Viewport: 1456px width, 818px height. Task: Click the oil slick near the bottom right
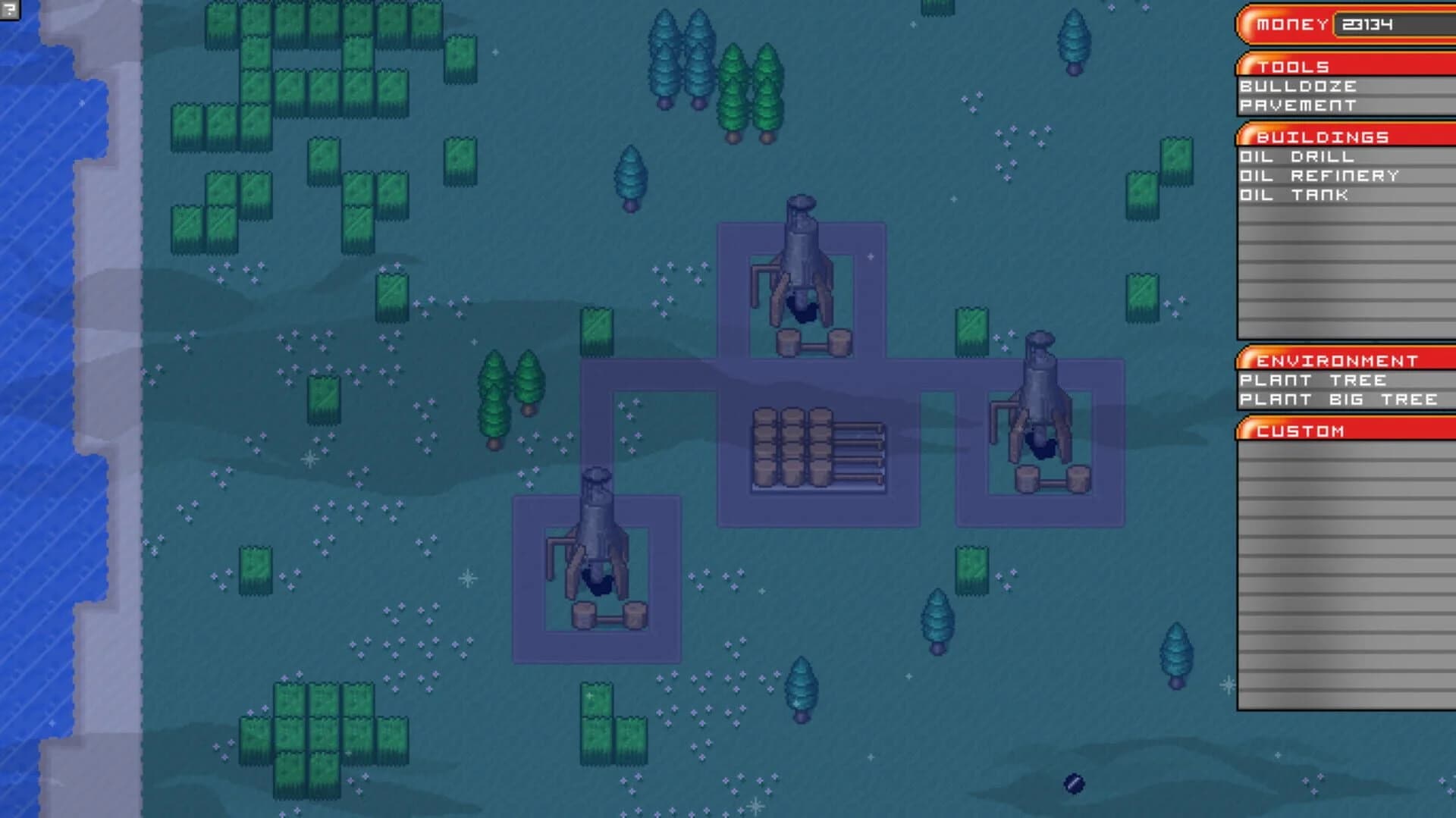click(x=1074, y=782)
